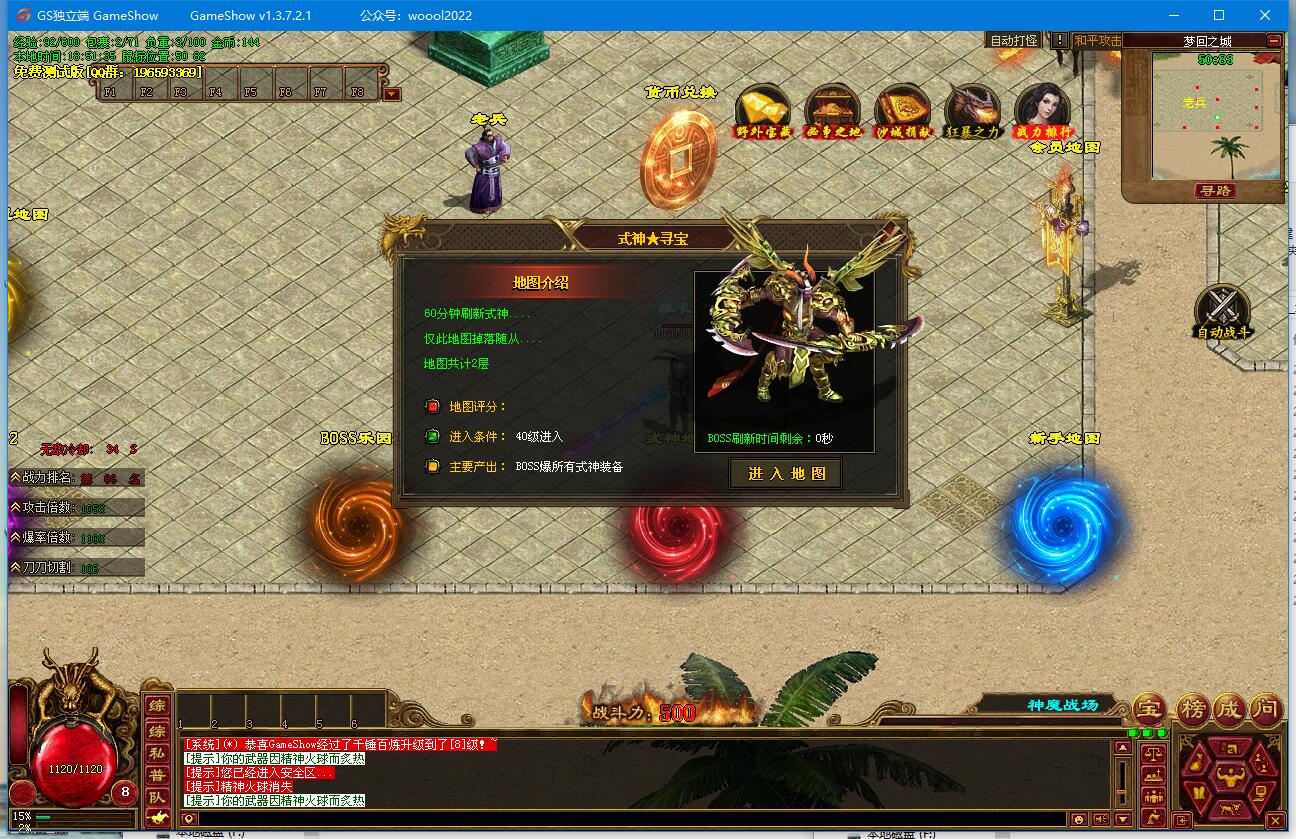Screen dimensions: 1296x839
Task: Switch to the 私 private chat channel
Action: tap(157, 752)
